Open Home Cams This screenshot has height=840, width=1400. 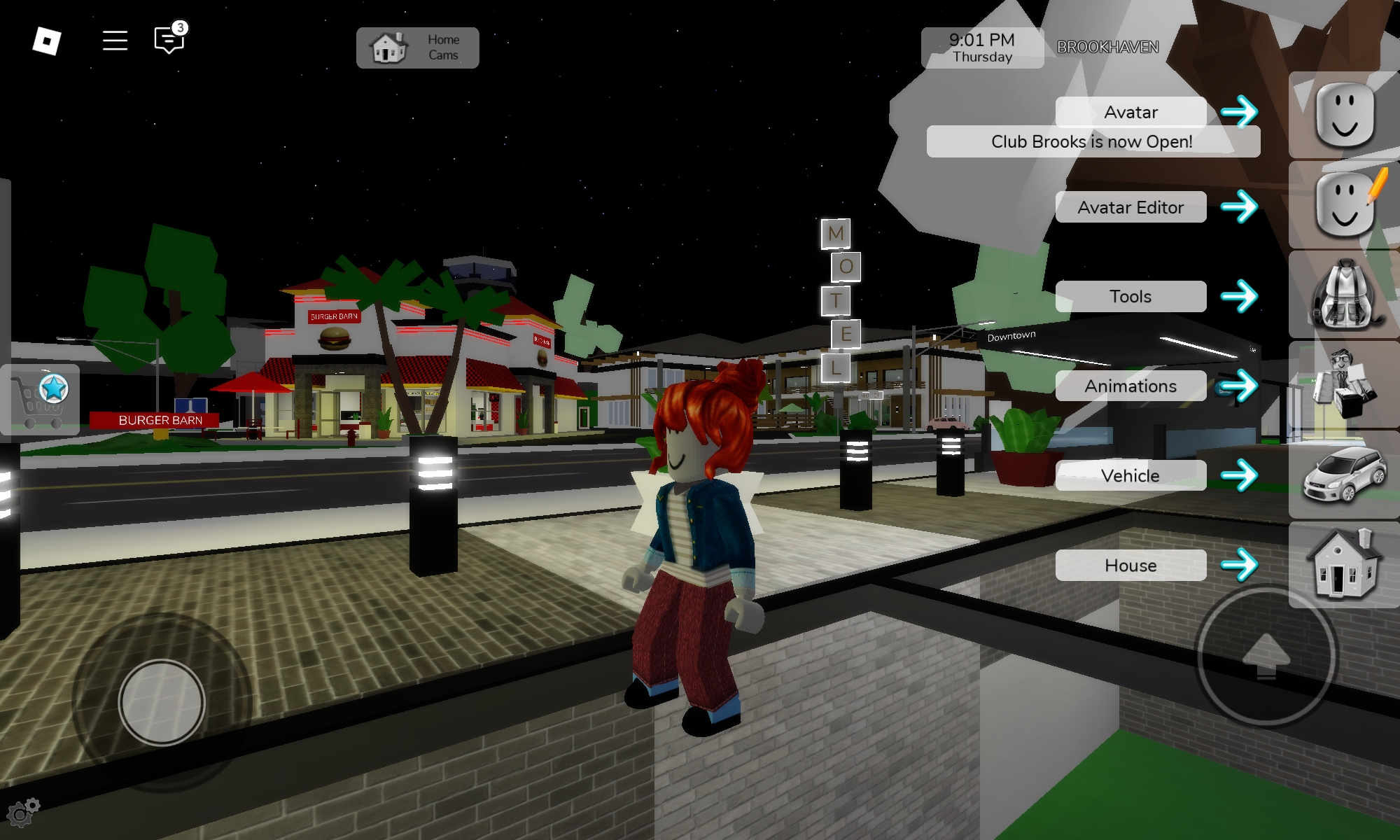tap(416, 46)
